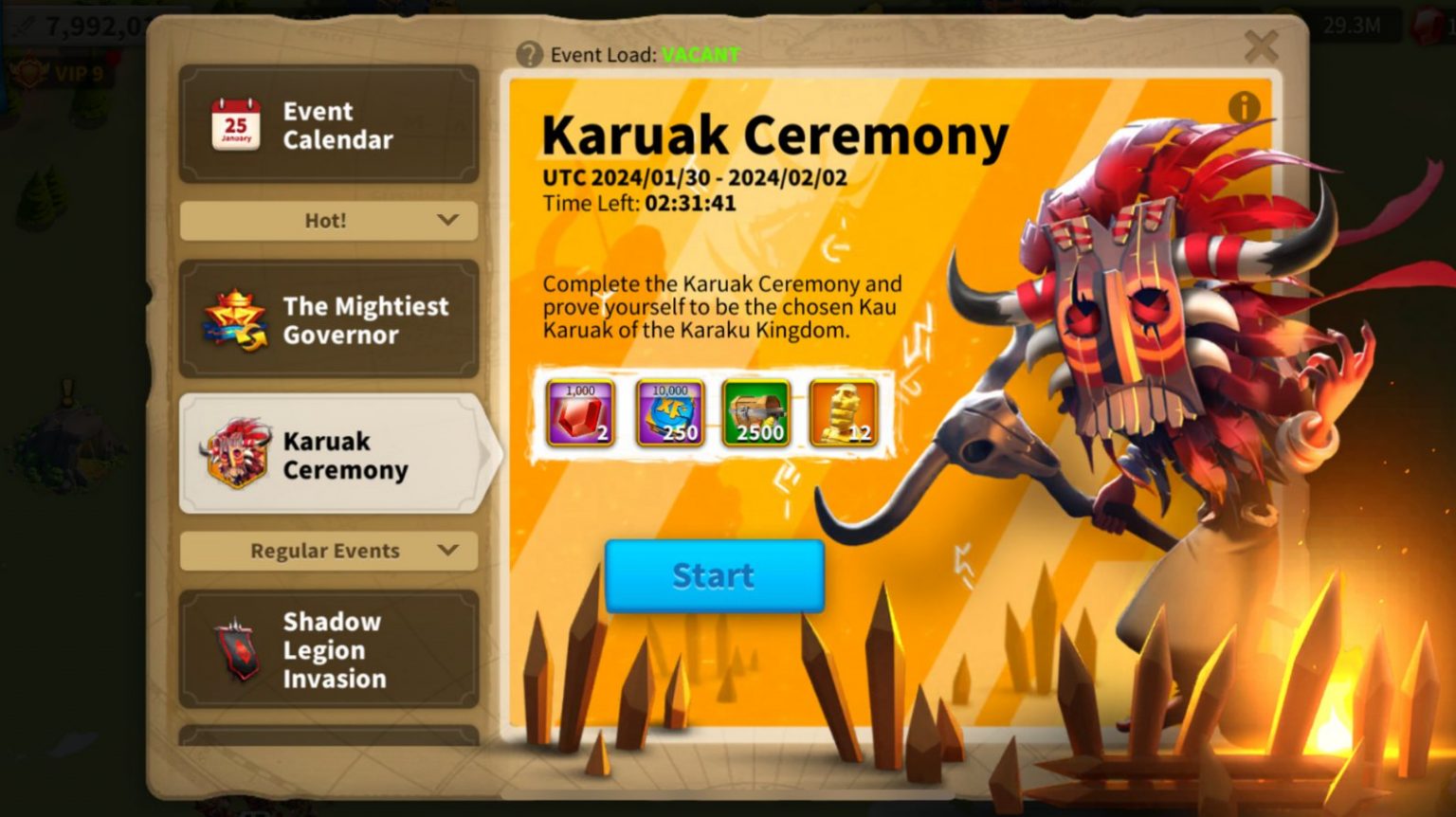
Task: Open the Shadow Legion Invasion icon
Action: 237,648
